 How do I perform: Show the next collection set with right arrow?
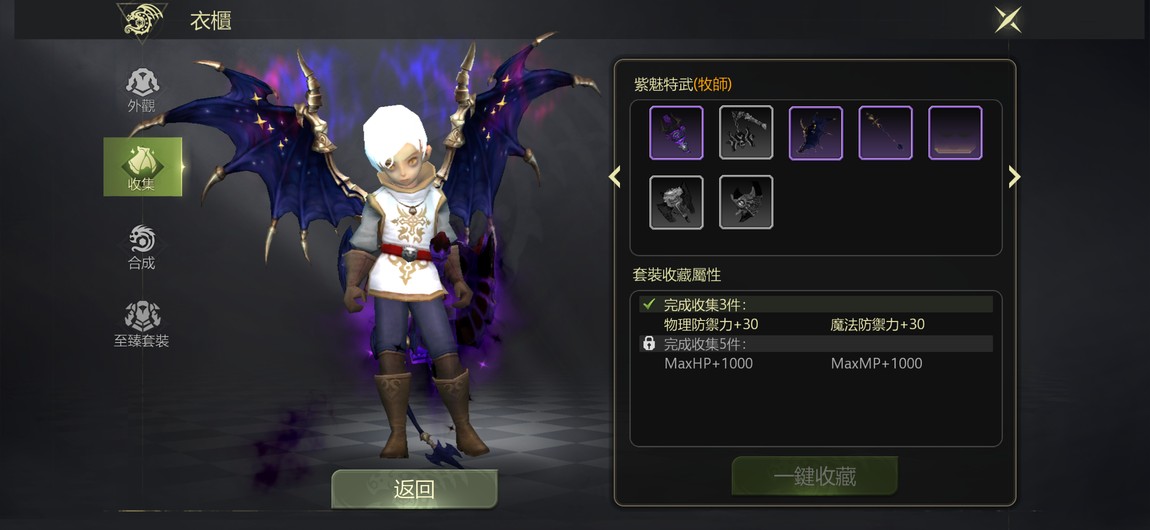coord(1014,177)
